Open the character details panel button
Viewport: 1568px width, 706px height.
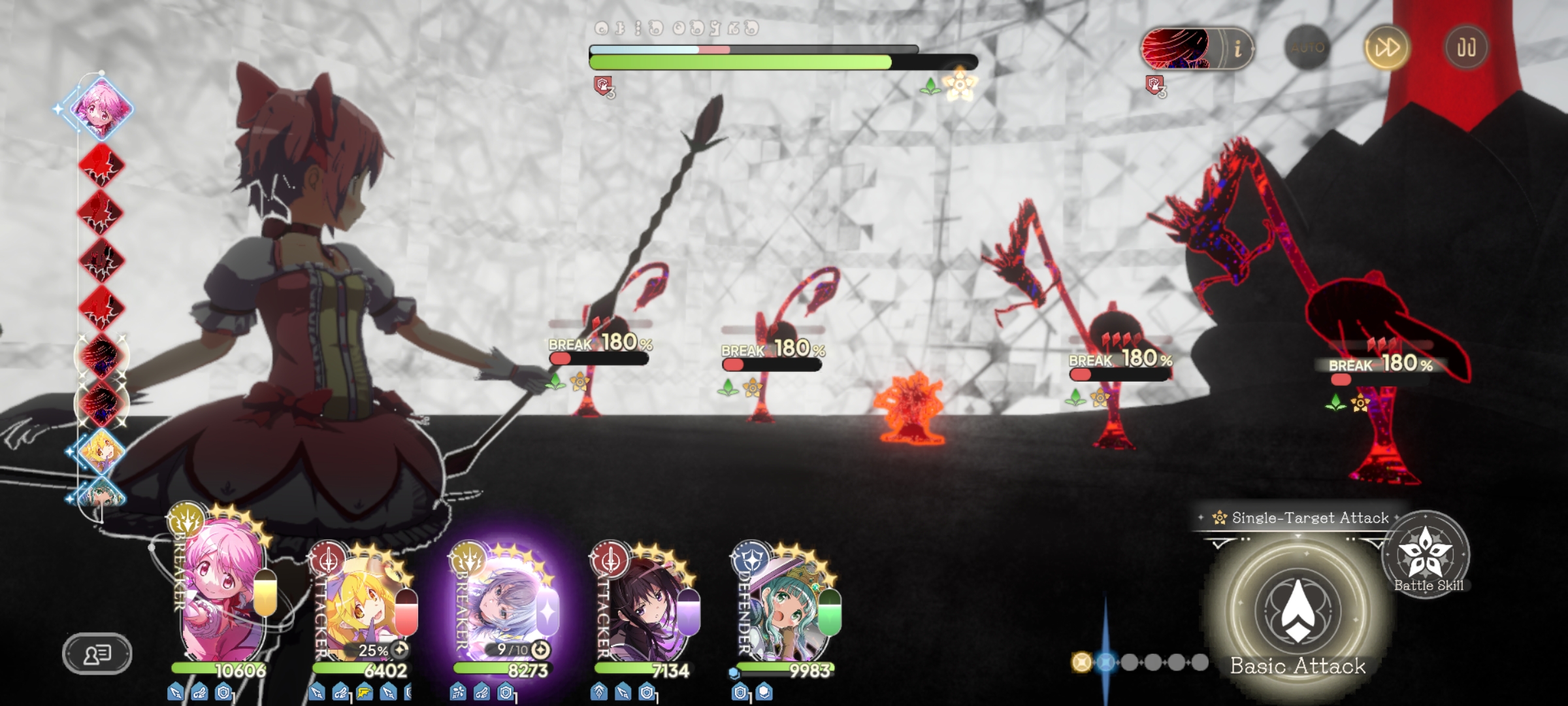(x=97, y=653)
